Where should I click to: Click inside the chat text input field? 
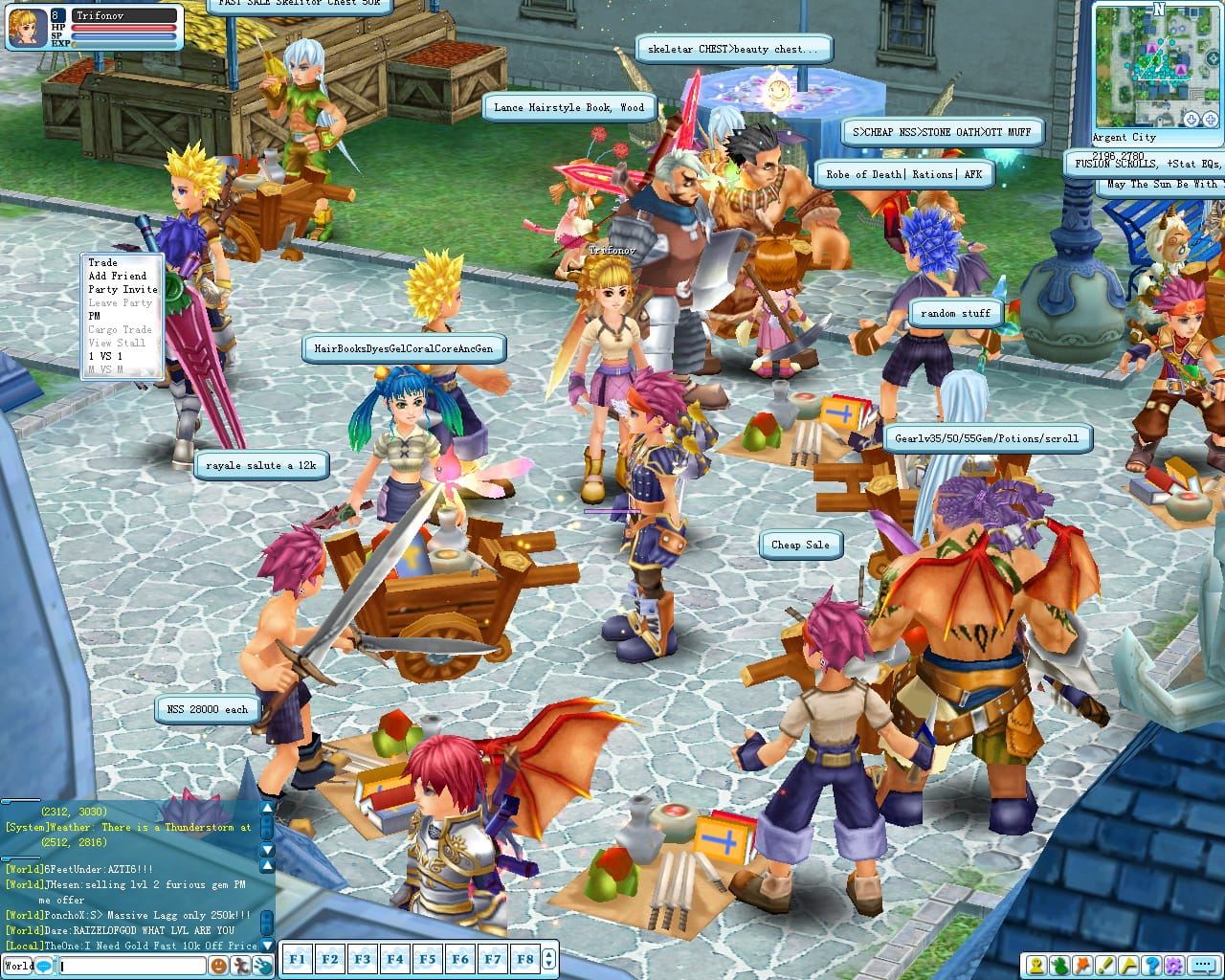134,966
